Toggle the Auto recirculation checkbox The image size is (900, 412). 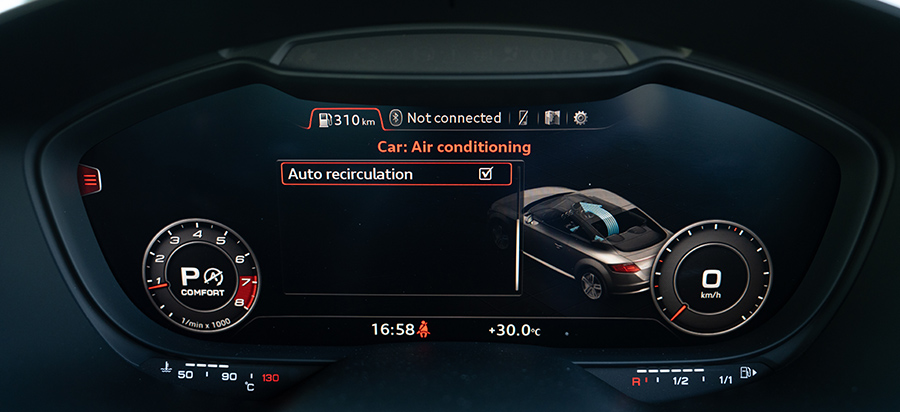(486, 174)
